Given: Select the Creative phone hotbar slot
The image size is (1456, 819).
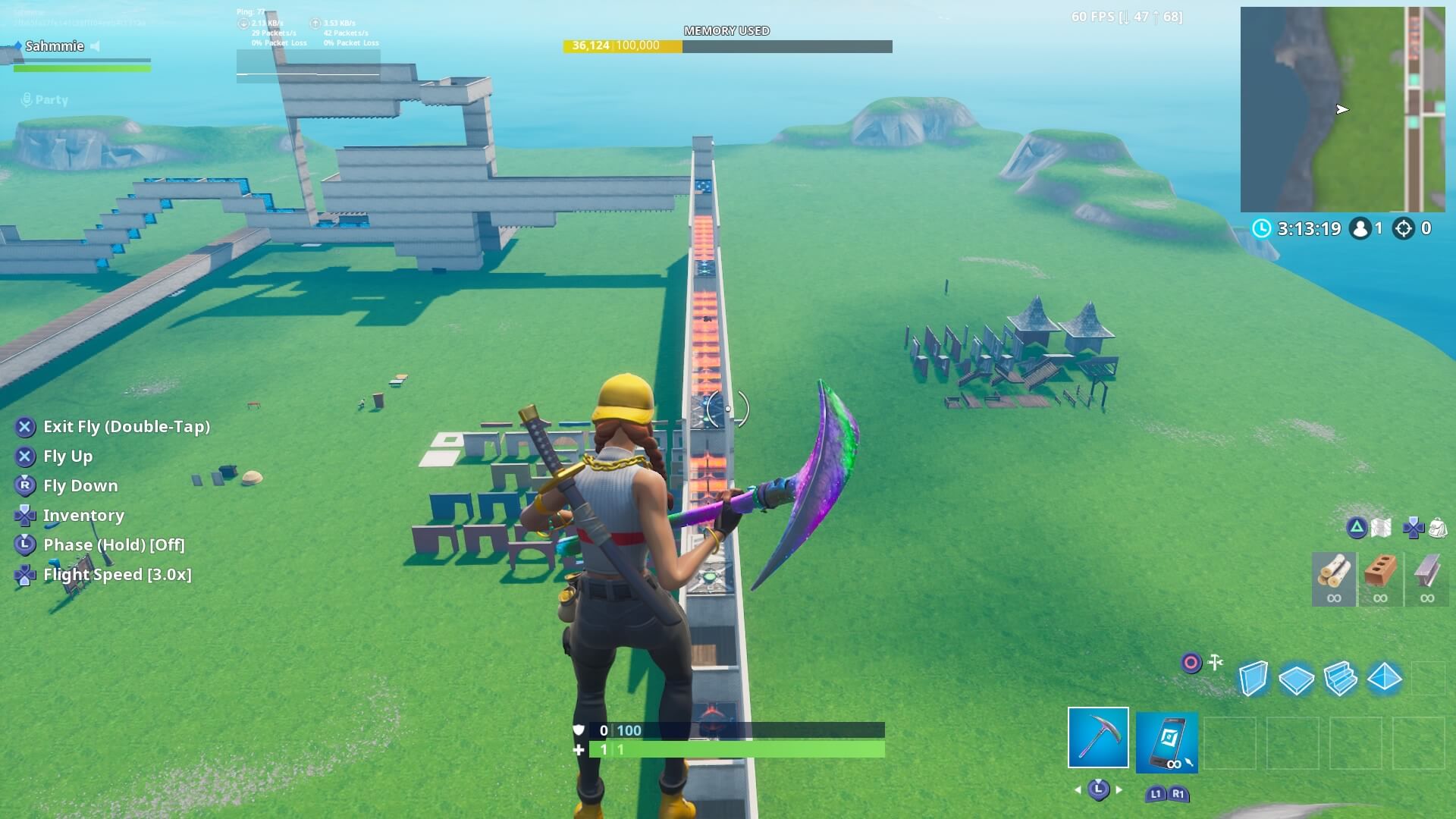Looking at the screenshot, I should click(1167, 742).
